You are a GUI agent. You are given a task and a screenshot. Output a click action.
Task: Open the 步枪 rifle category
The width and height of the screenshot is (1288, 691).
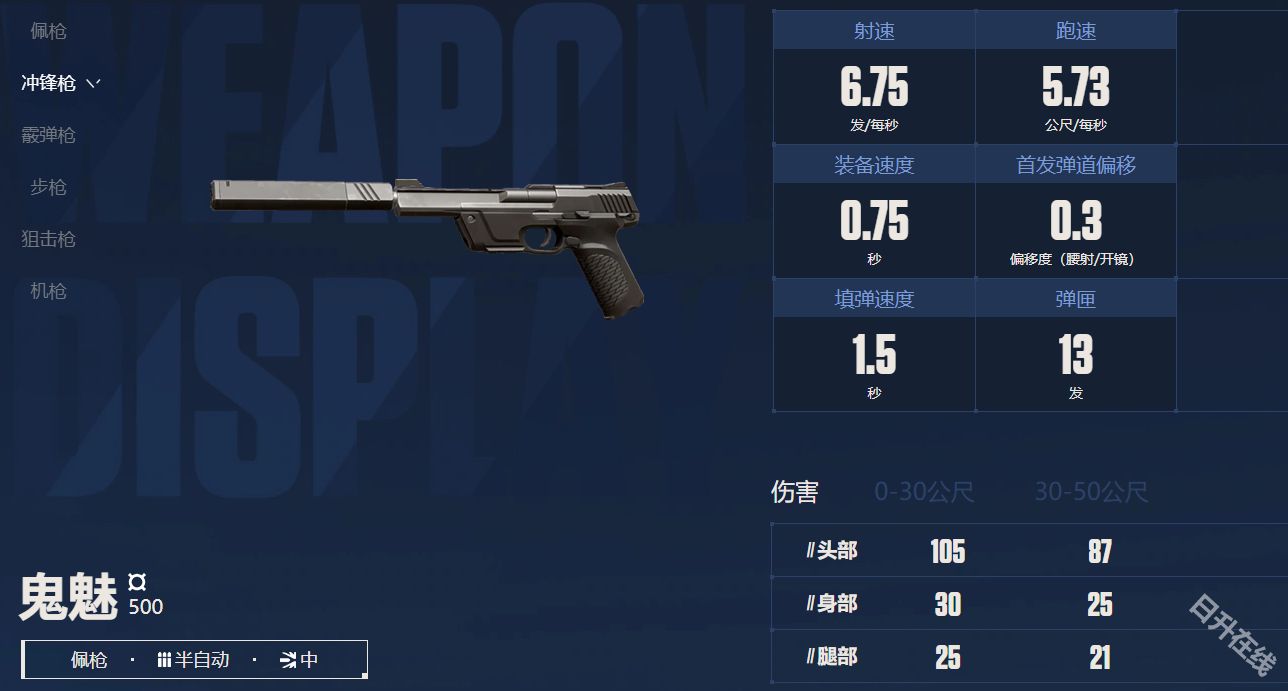tap(48, 187)
